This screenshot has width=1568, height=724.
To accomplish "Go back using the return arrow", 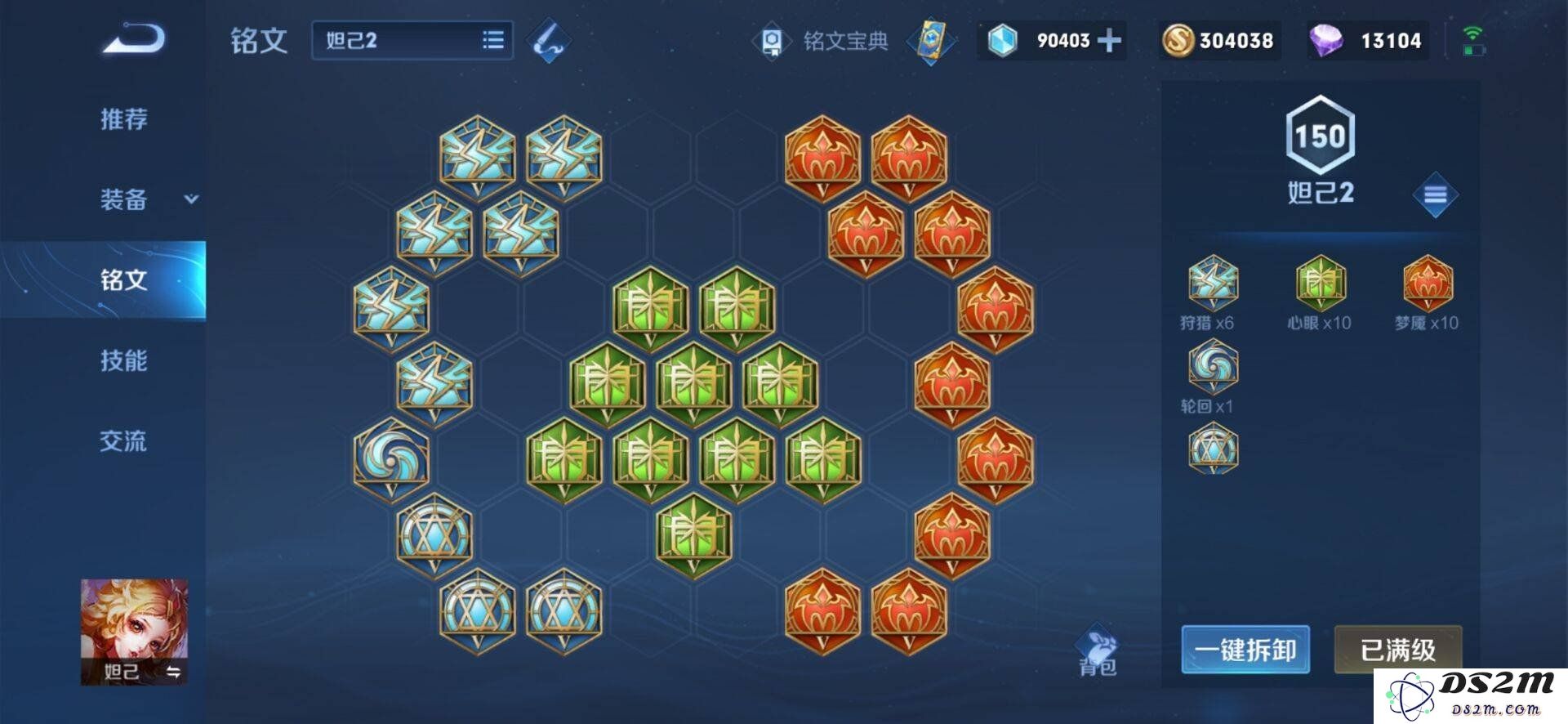I will [x=134, y=38].
